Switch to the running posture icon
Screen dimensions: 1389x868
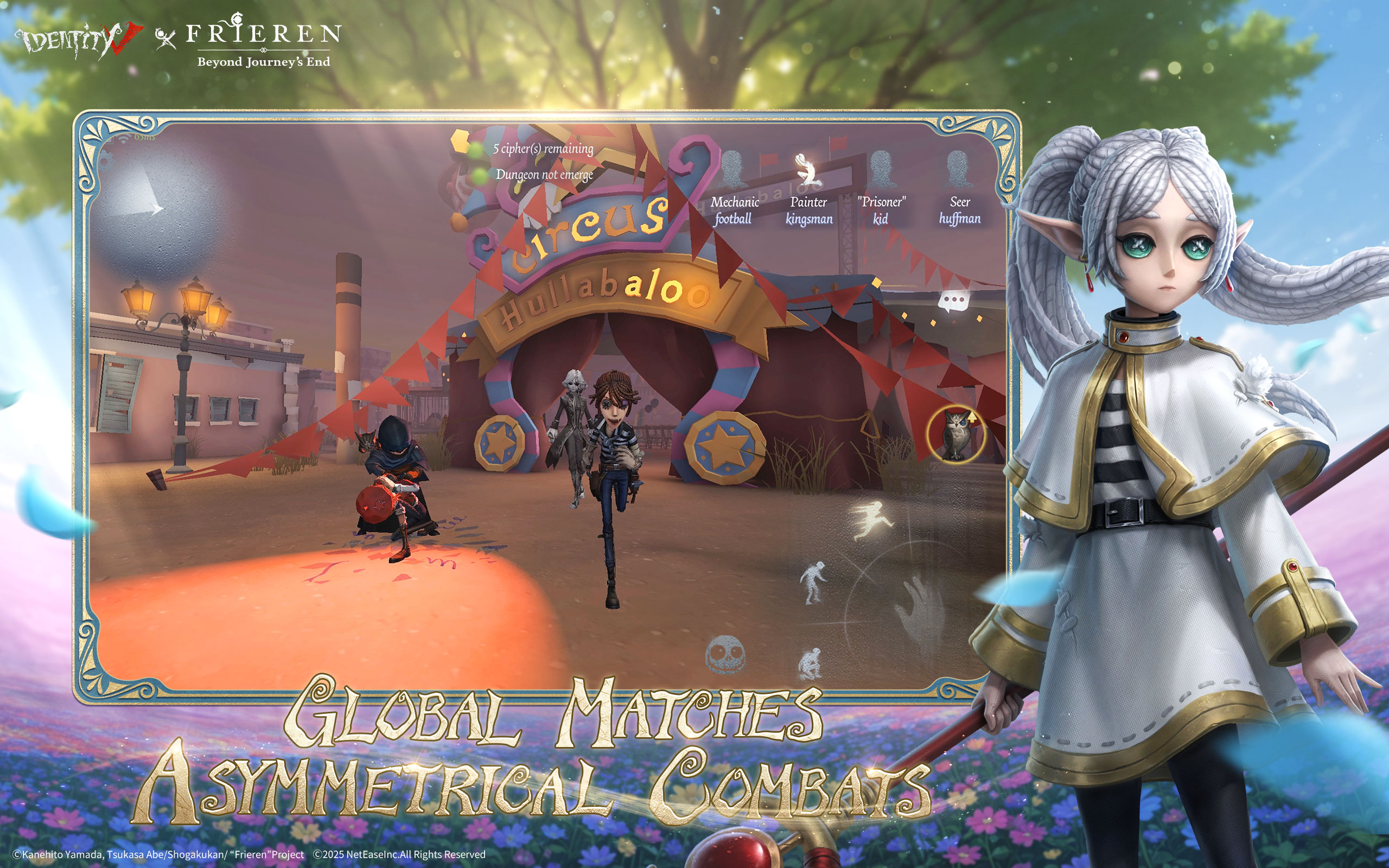(x=872, y=519)
